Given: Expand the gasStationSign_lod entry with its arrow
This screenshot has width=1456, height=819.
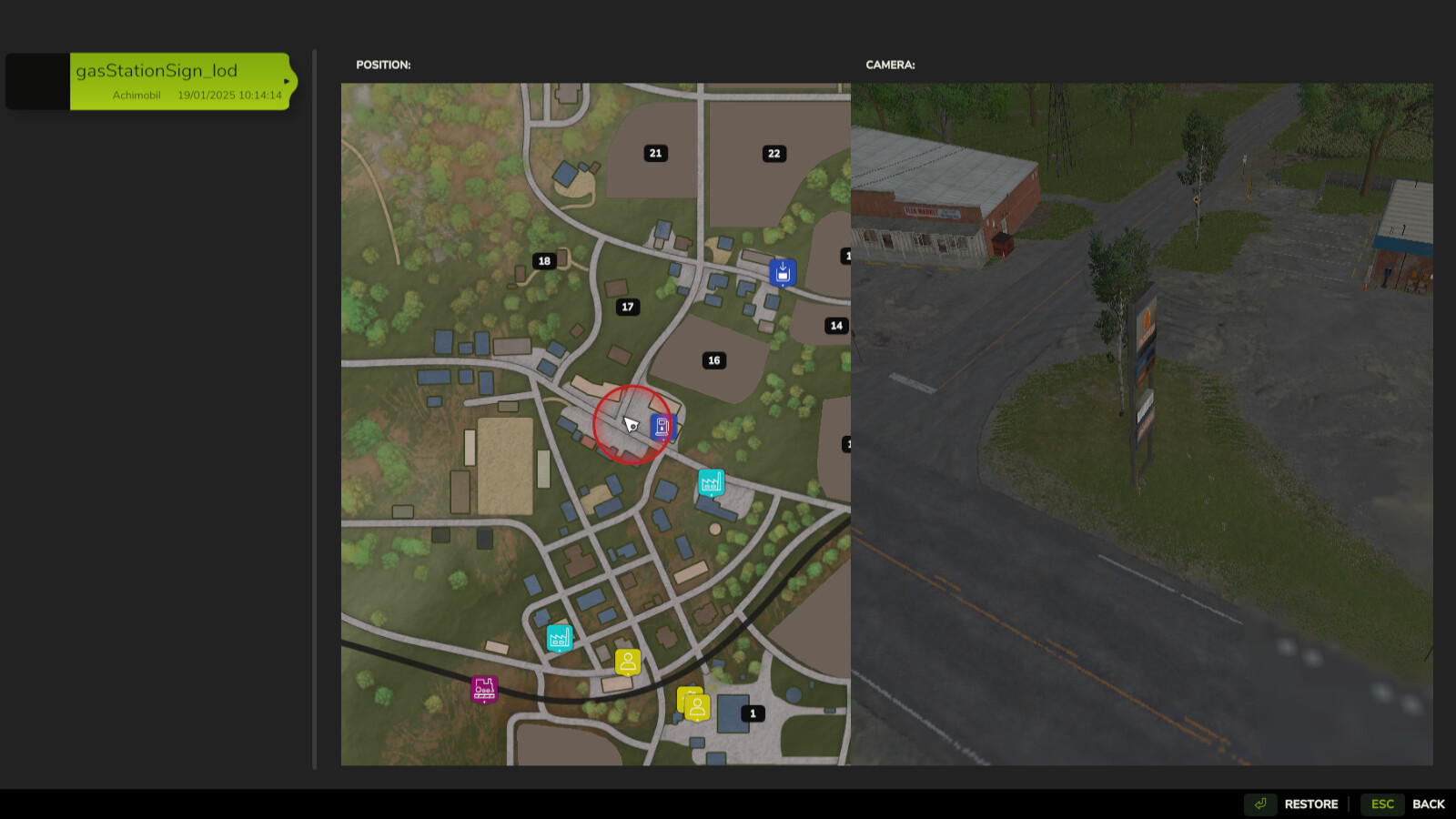Looking at the screenshot, I should 288,80.
